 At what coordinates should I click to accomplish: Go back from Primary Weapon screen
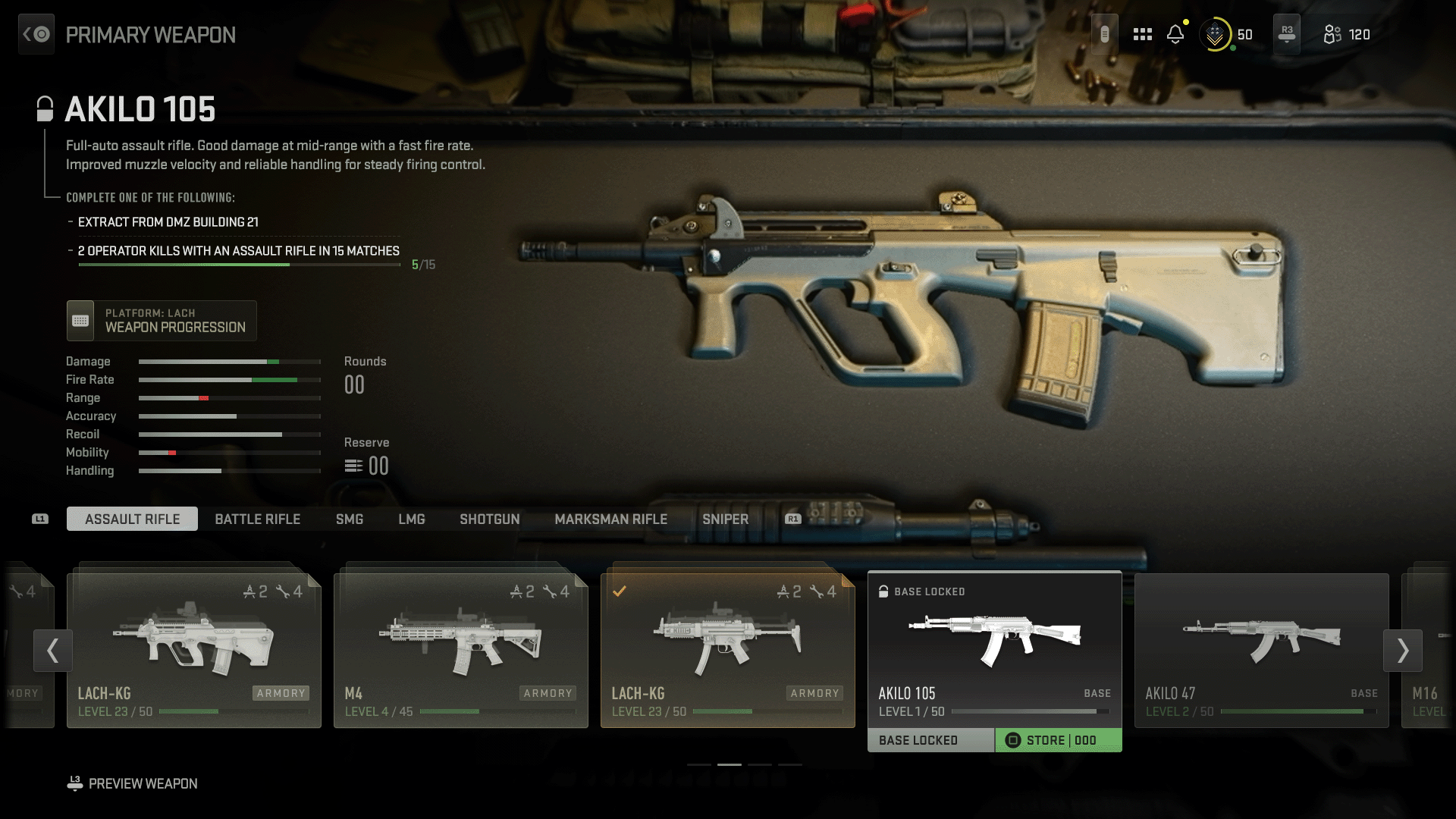[x=36, y=34]
